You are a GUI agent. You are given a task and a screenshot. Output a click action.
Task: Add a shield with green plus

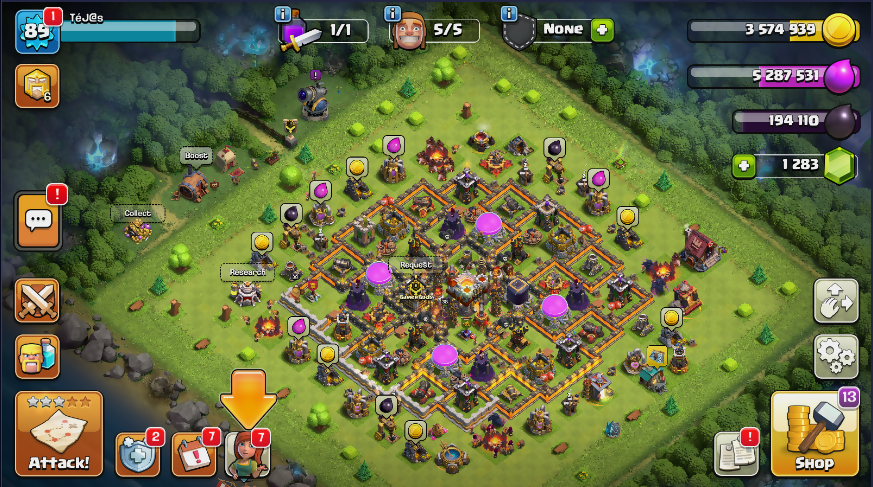pos(602,29)
